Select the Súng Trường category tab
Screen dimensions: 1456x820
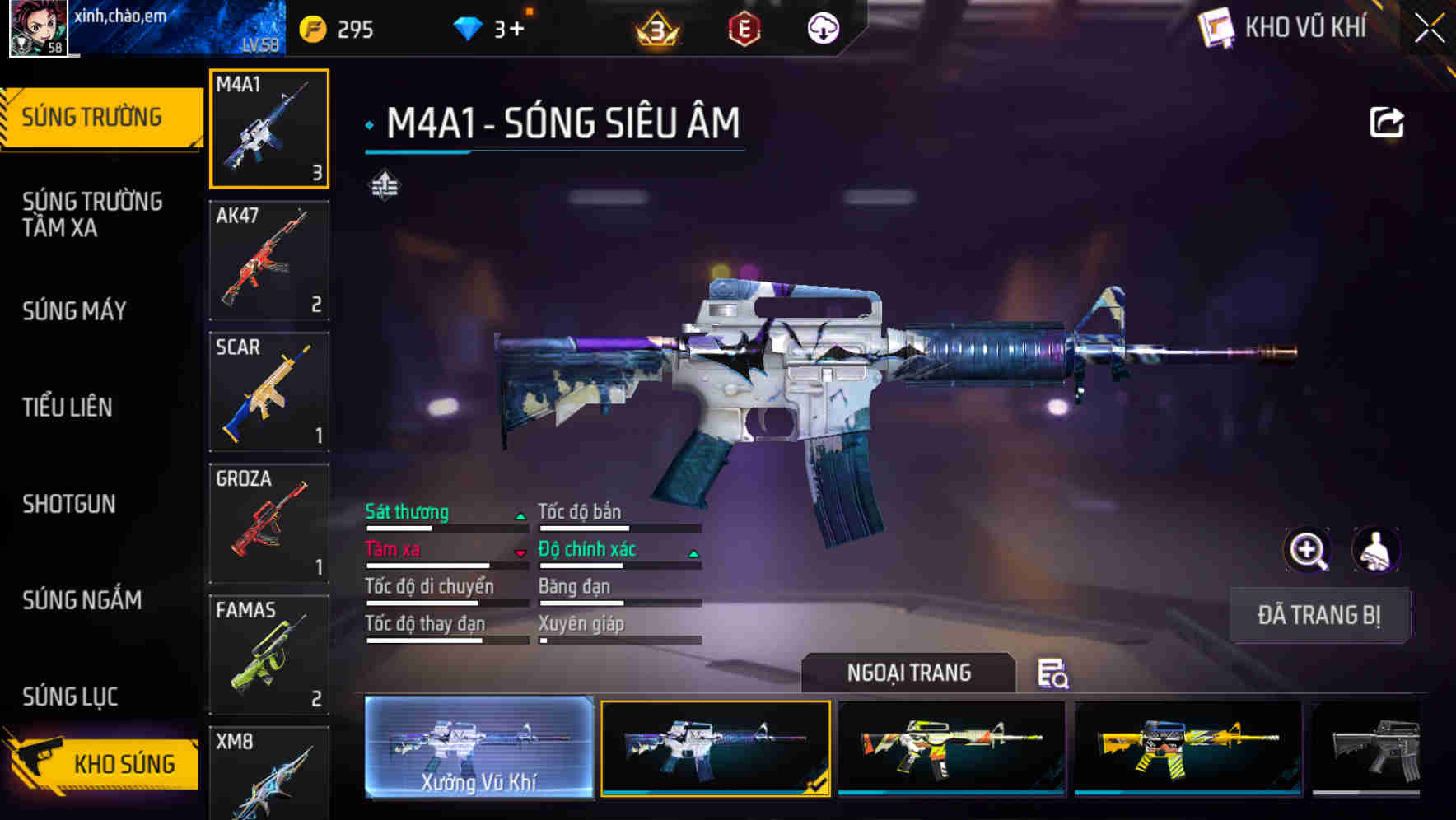coord(92,118)
